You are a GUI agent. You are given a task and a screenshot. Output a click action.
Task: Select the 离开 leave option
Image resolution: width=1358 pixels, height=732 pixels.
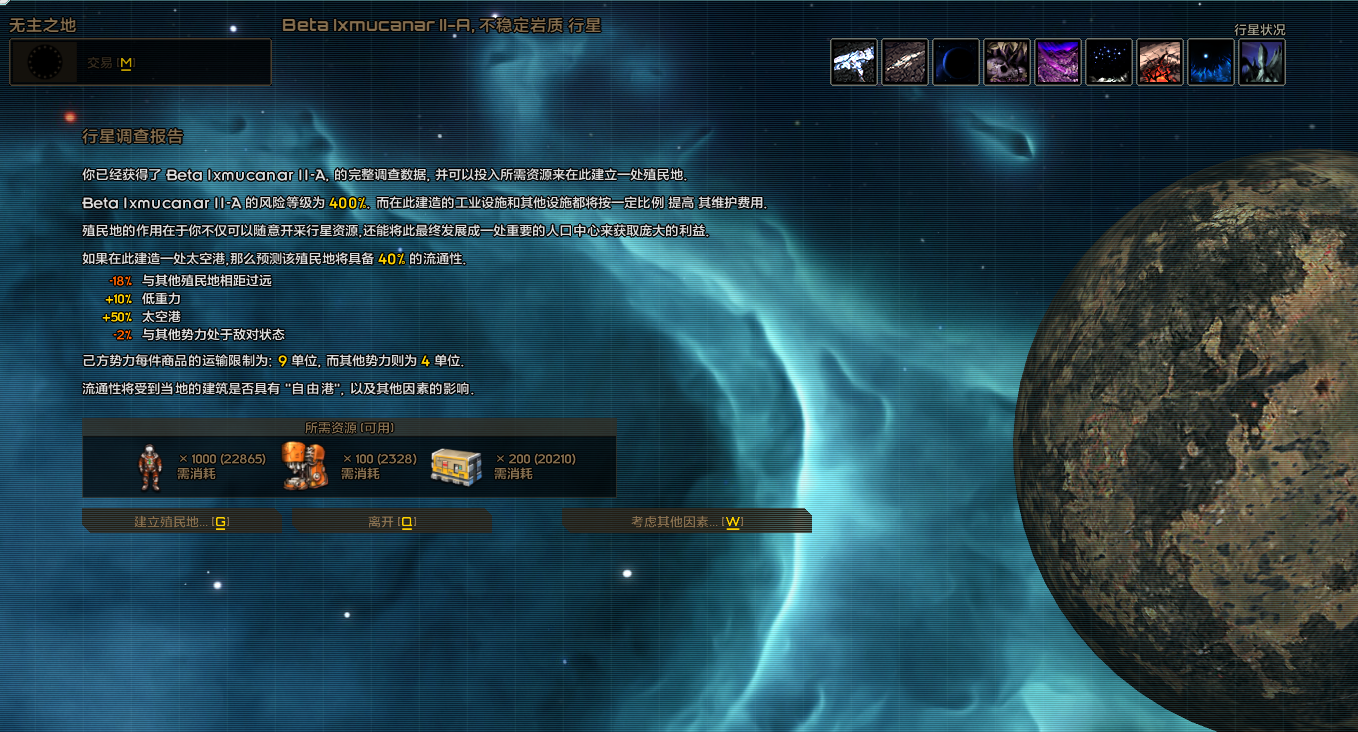(x=391, y=521)
